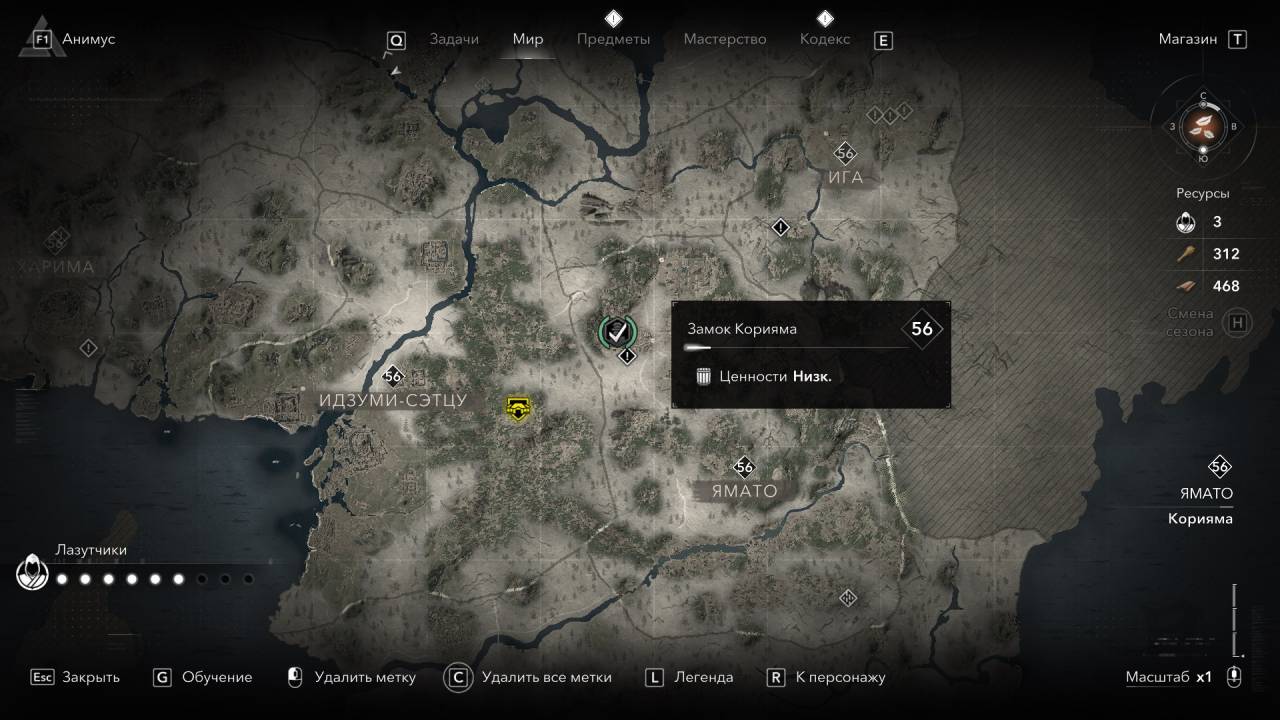Image resolution: width=1280 pixels, height=720 pixels.
Task: Select the Ямато region level marker
Action: click(744, 467)
